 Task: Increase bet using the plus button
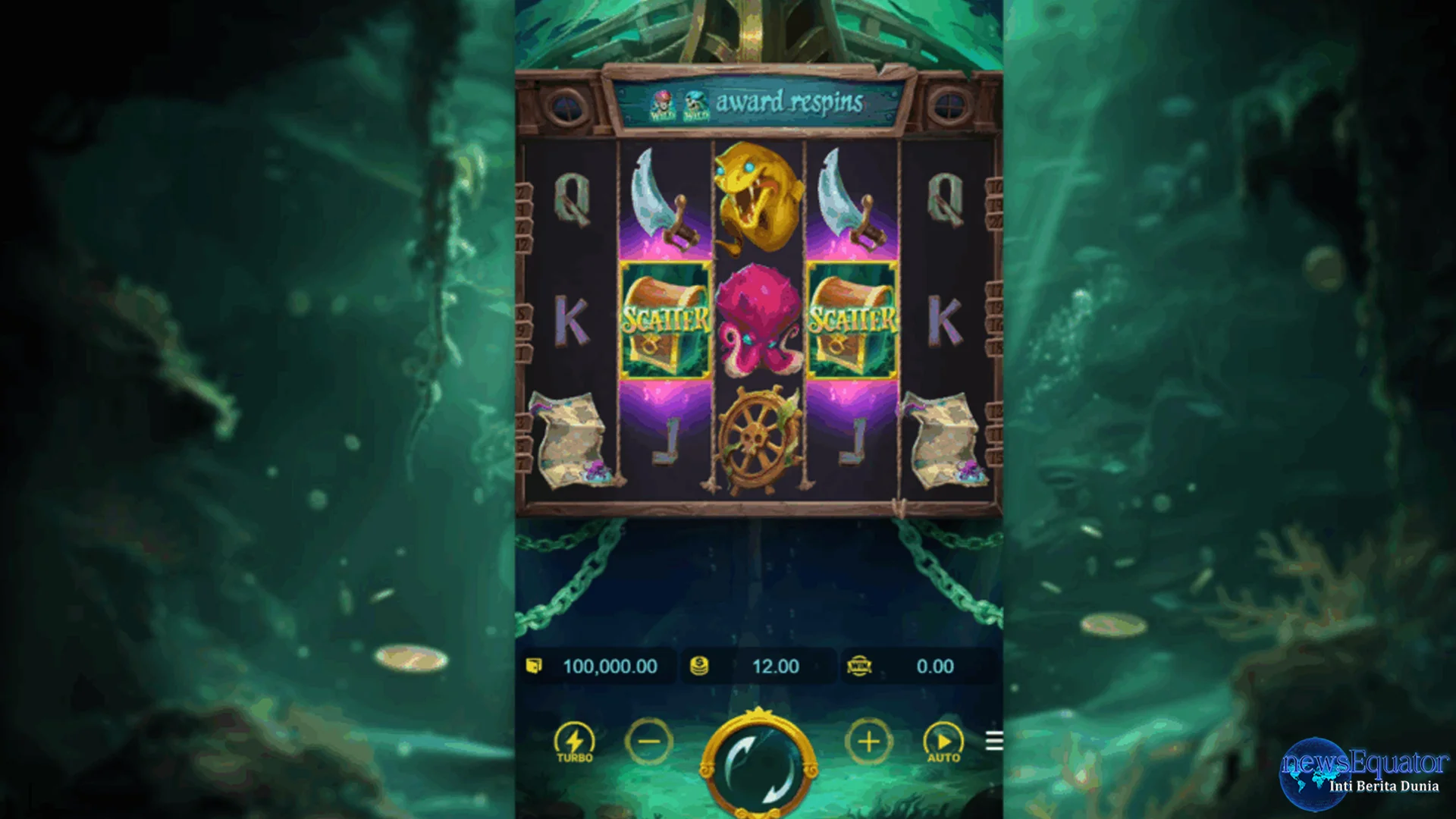pos(868,742)
